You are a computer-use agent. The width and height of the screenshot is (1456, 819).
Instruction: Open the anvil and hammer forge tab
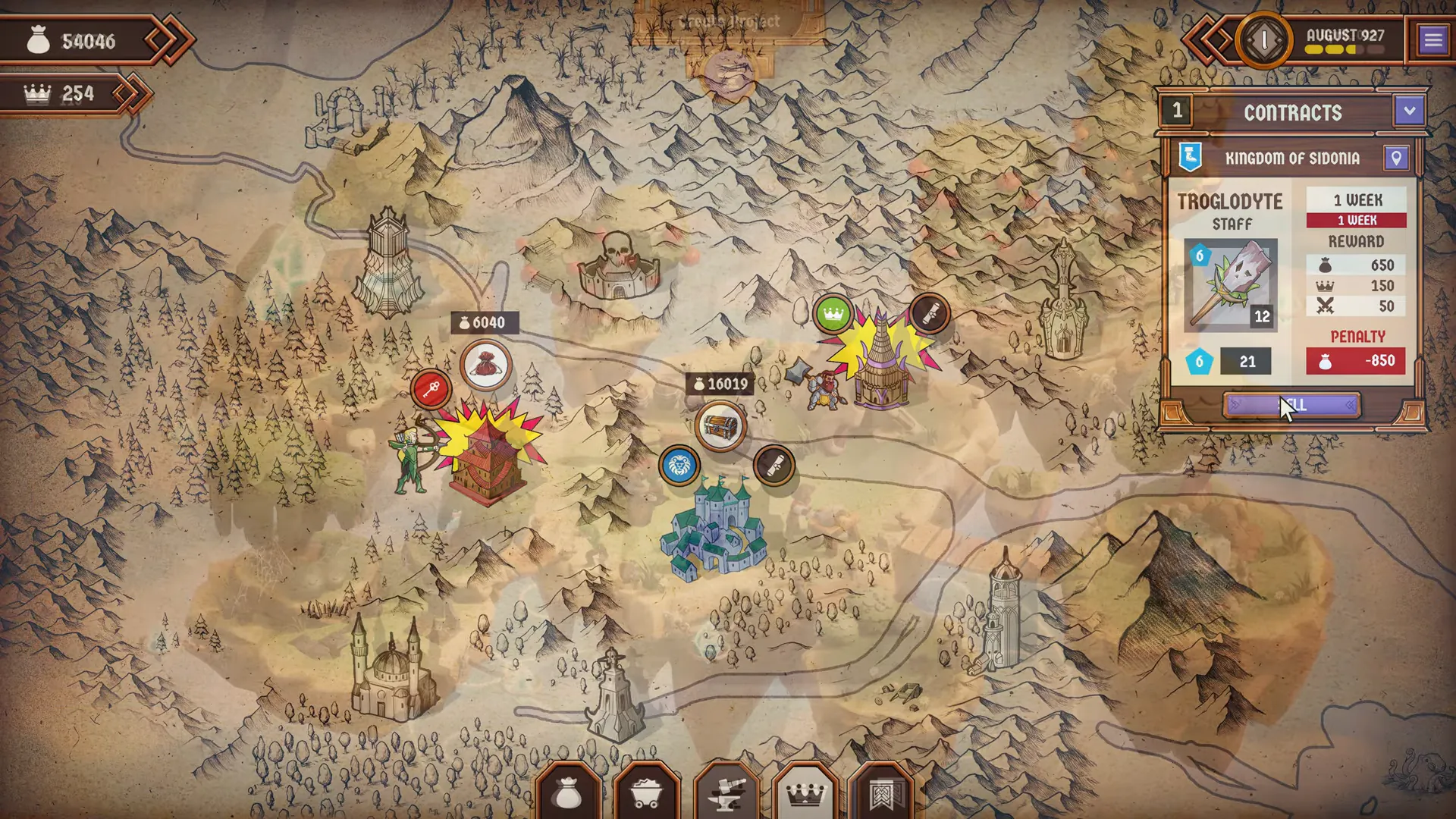[x=726, y=793]
